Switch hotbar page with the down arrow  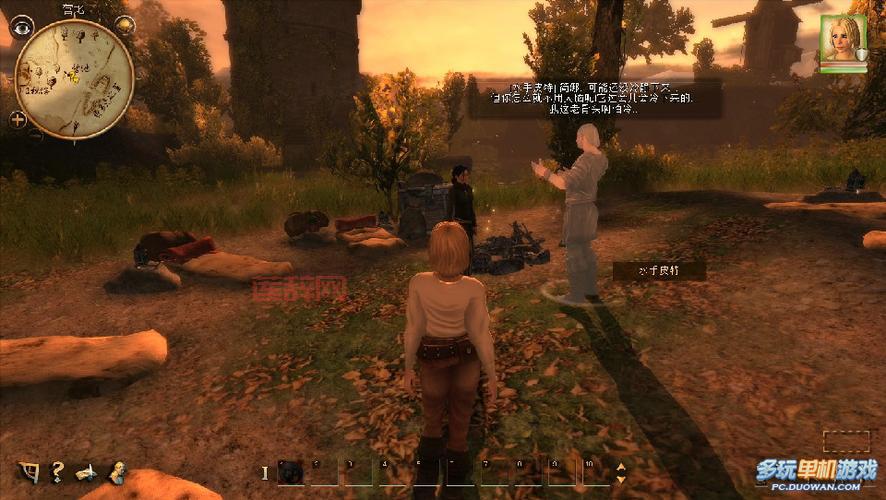[621, 479]
